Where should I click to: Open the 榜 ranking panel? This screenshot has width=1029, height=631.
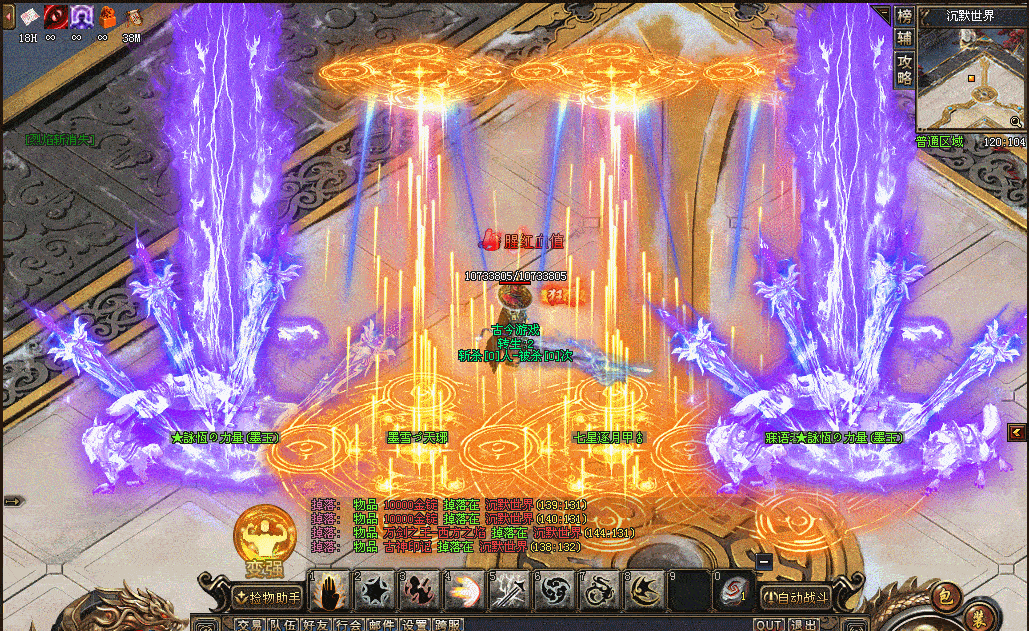point(905,16)
